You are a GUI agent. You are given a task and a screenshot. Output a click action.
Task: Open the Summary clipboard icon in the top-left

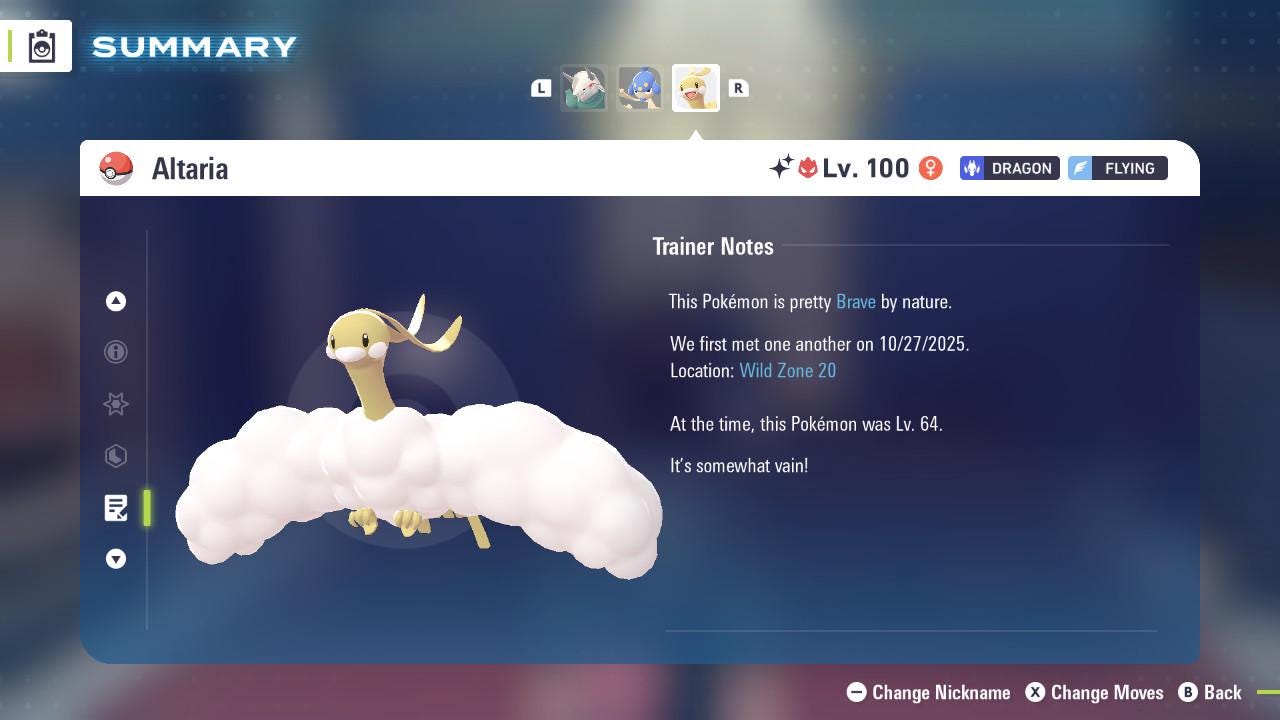point(40,45)
